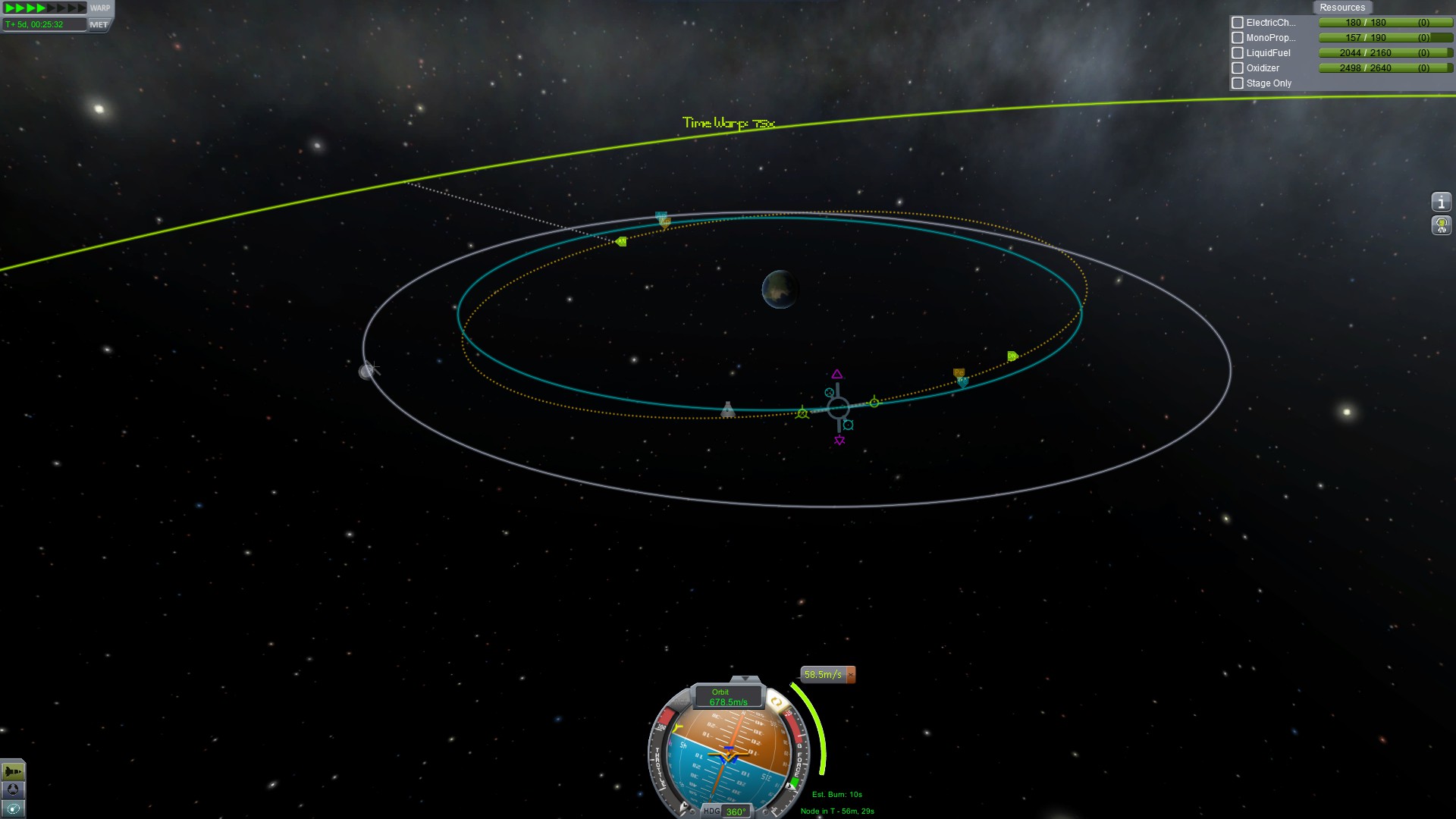Open the Kerbal crew info button
The height and width of the screenshot is (819, 1456).
pos(1441,225)
